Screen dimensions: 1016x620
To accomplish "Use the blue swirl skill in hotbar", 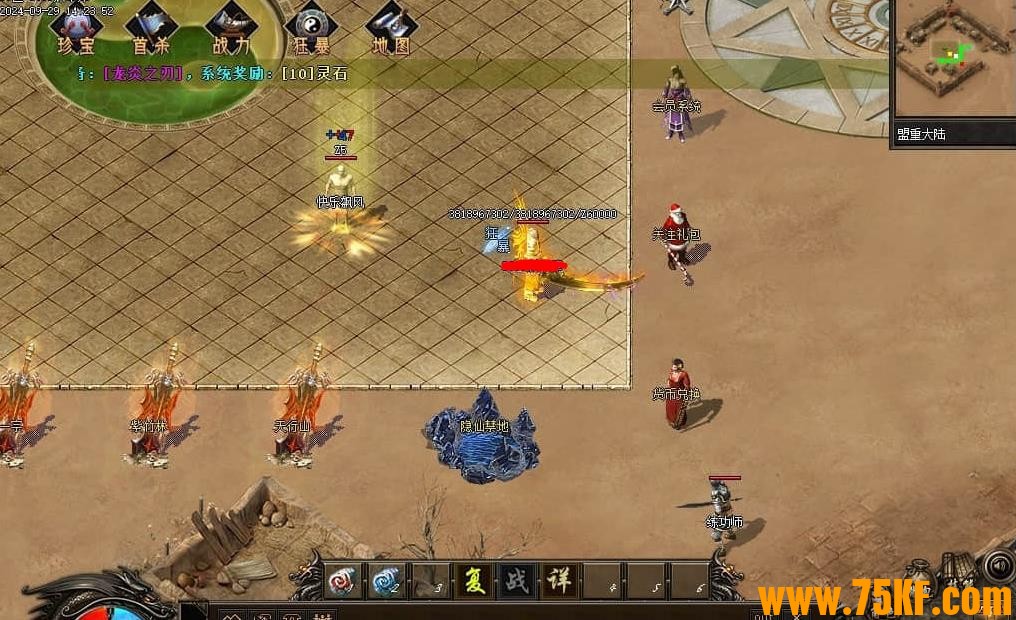I will (386, 581).
